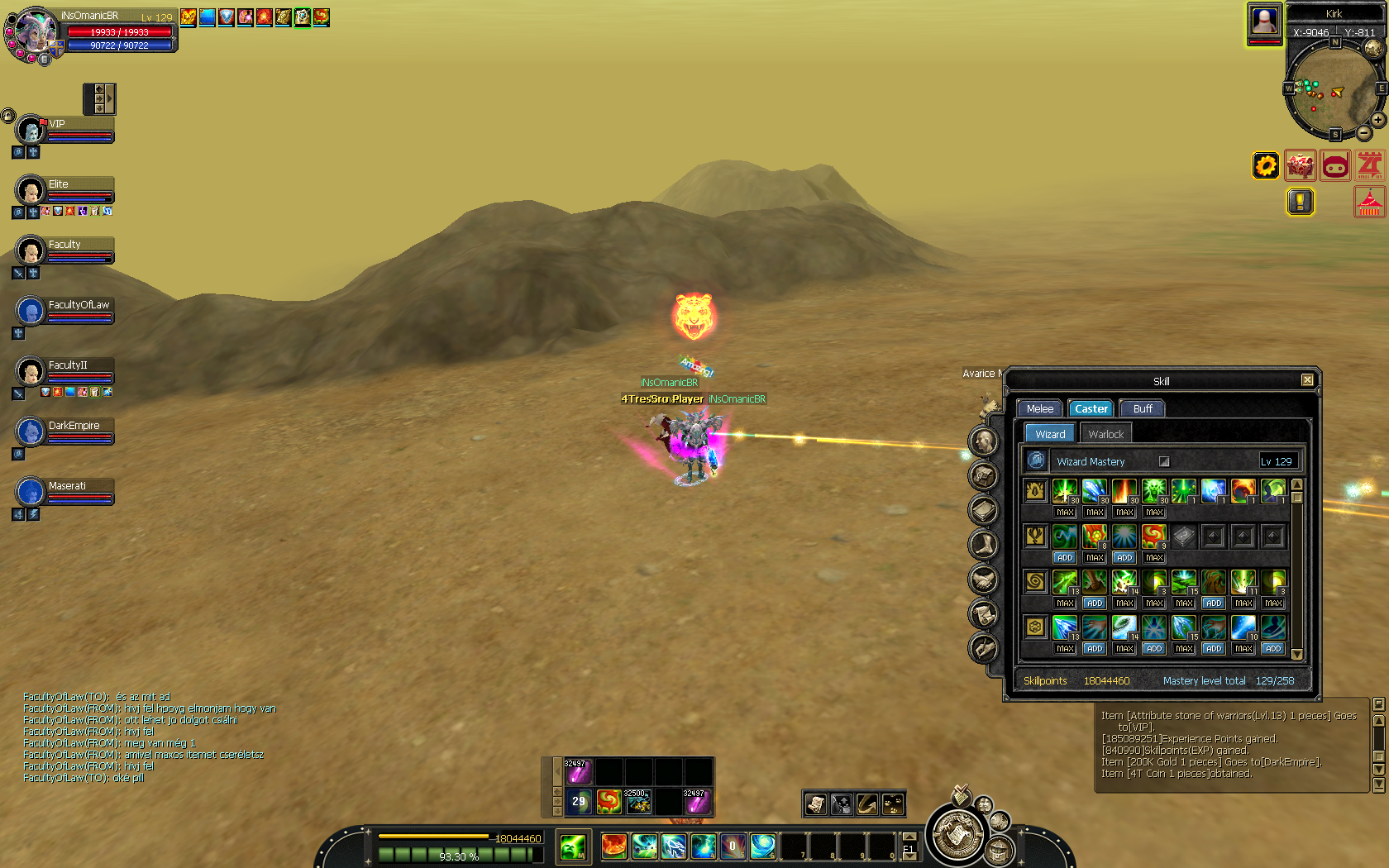
Task: Select the Wizard mastery tab
Action: click(1050, 434)
